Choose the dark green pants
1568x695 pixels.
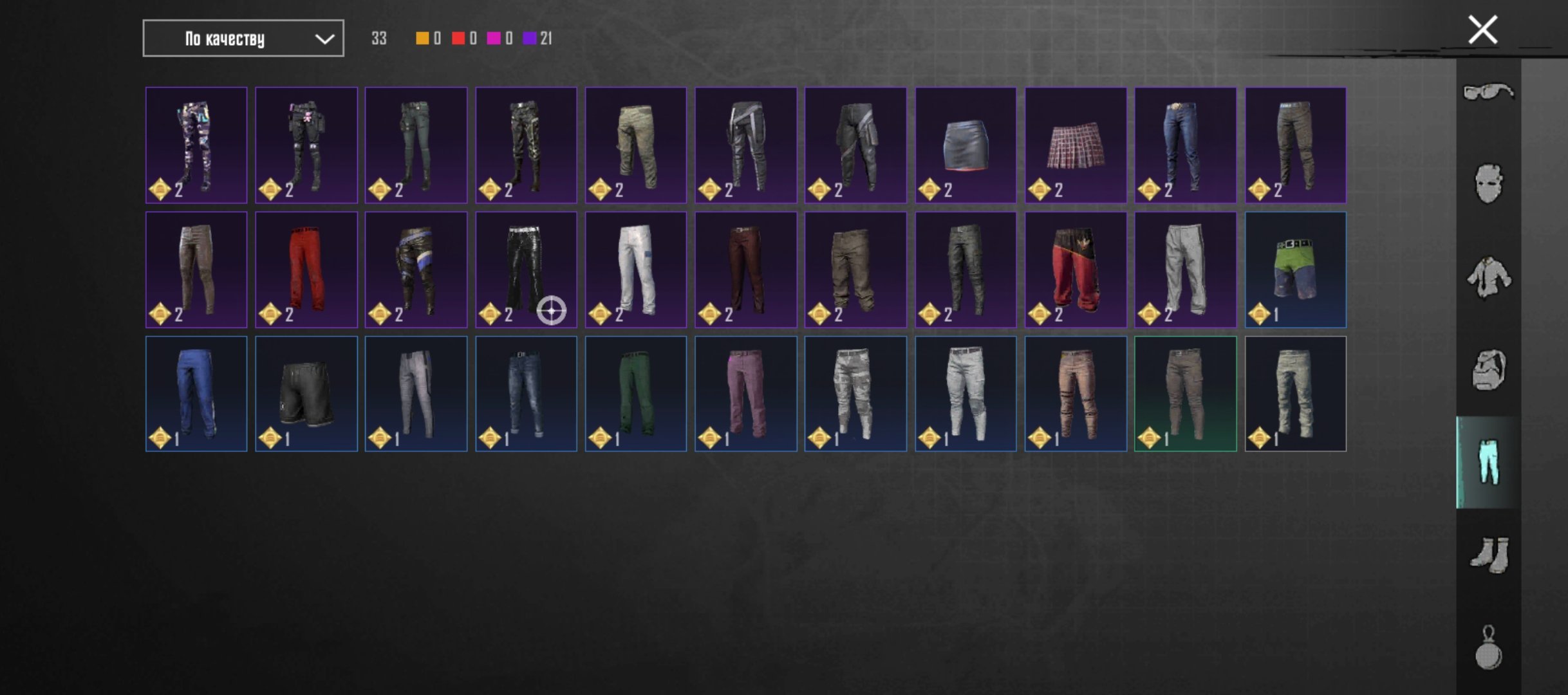[x=635, y=394]
